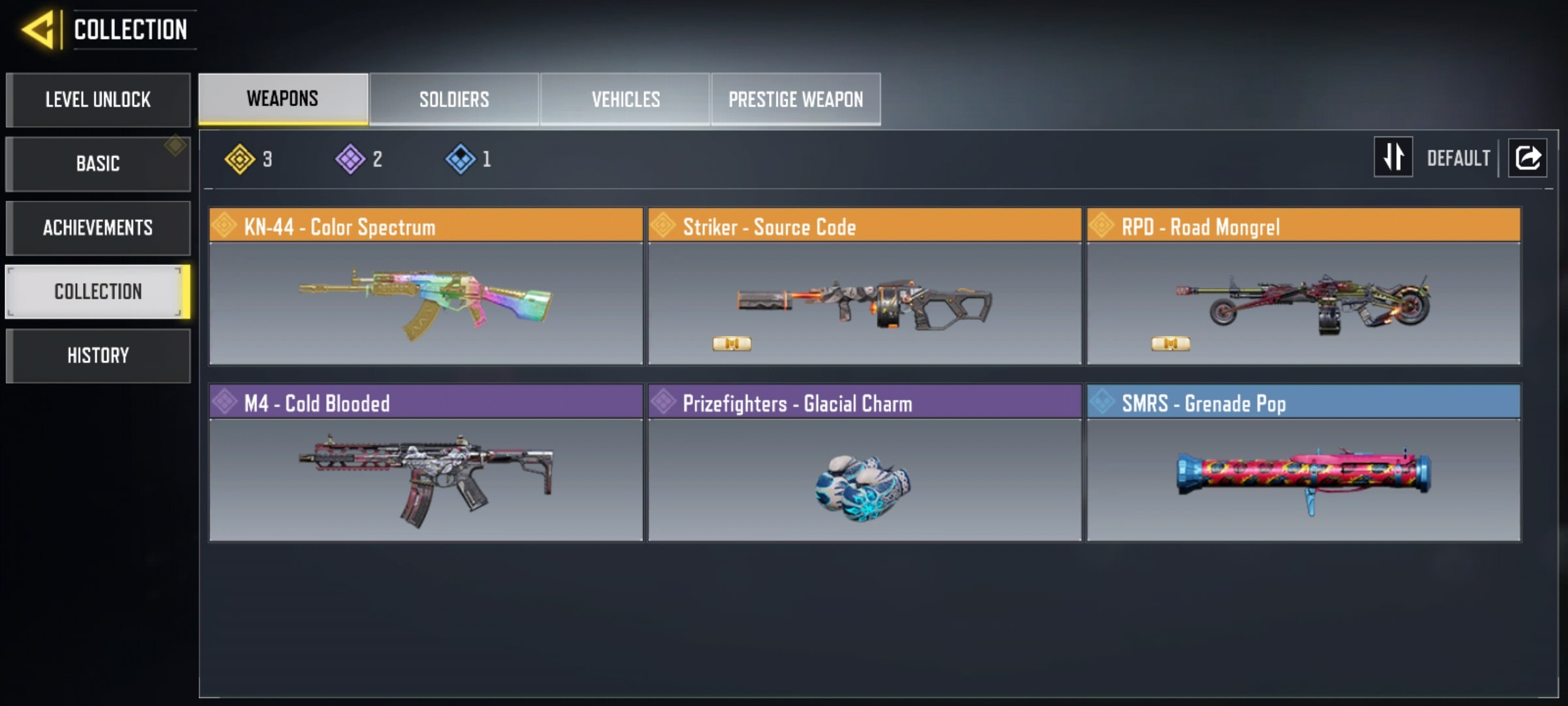Choose the Striker Source Code weapon

coord(864,286)
